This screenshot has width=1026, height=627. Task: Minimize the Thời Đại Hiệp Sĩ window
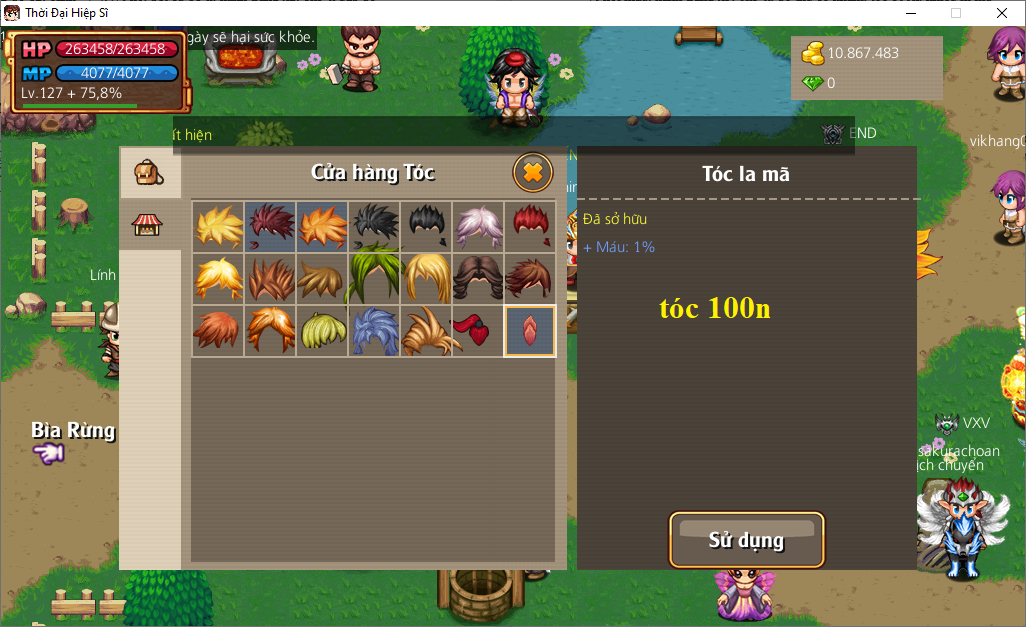point(910,13)
